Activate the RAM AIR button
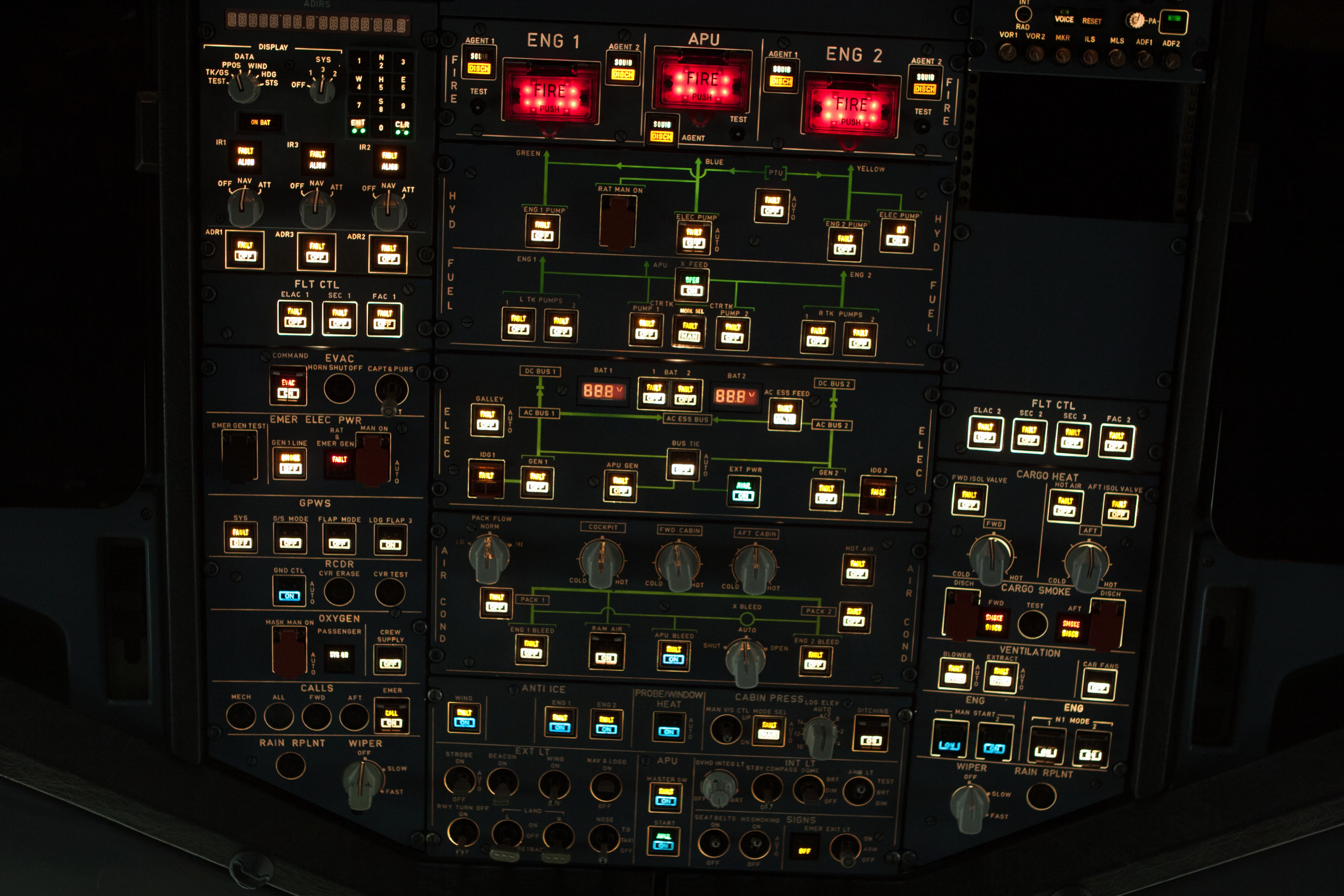This screenshot has height=896, width=1344. click(x=606, y=652)
